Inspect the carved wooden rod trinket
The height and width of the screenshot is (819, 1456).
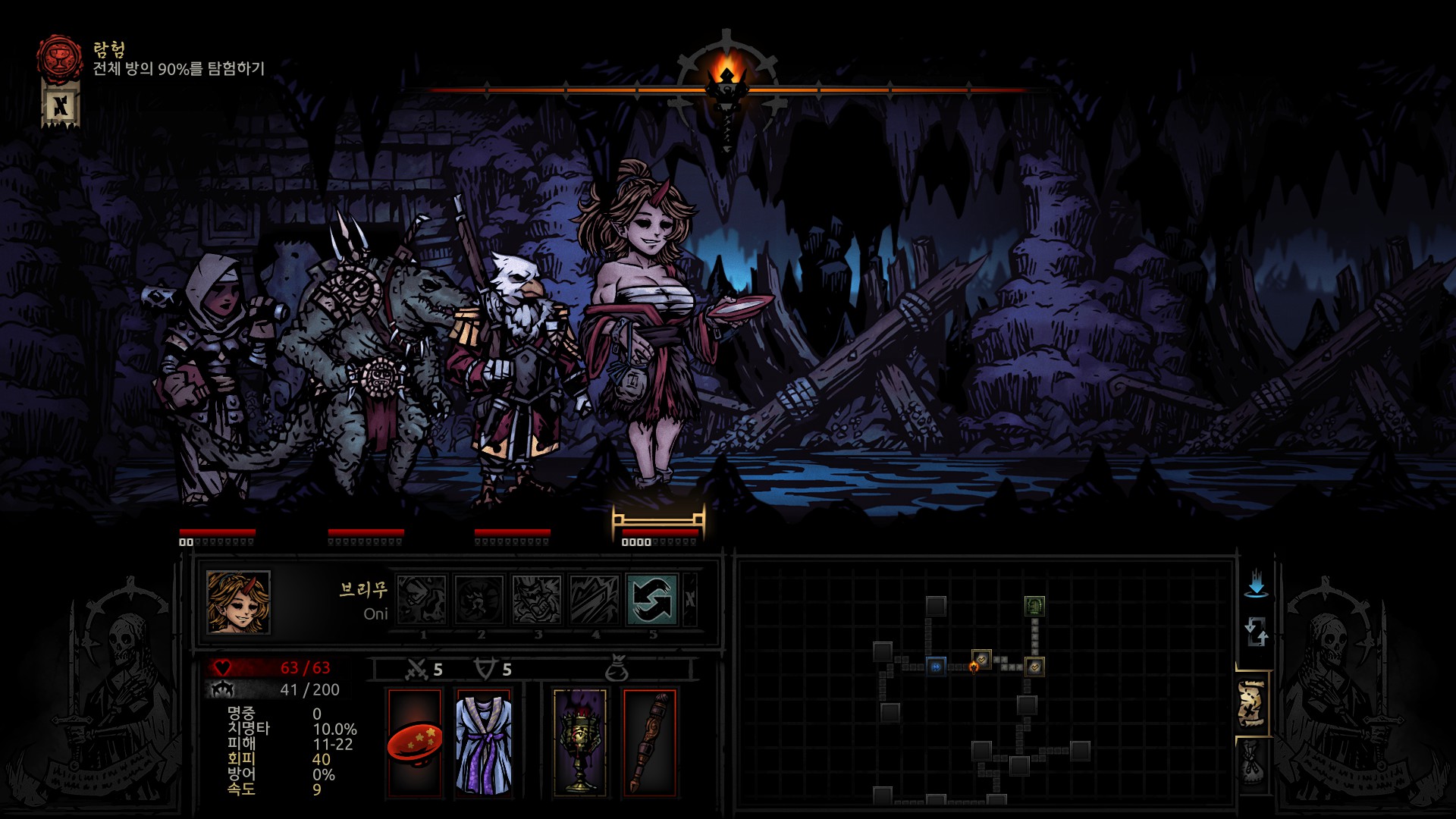click(649, 743)
